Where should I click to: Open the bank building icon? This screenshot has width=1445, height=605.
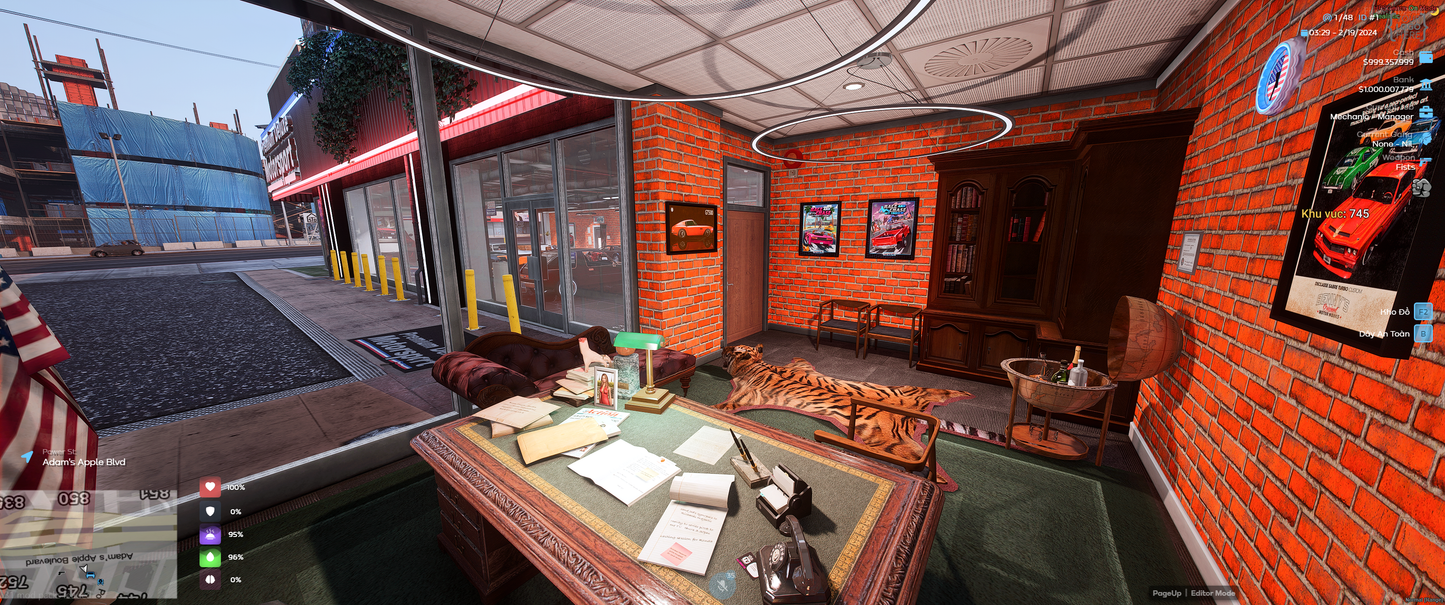pos(1424,85)
